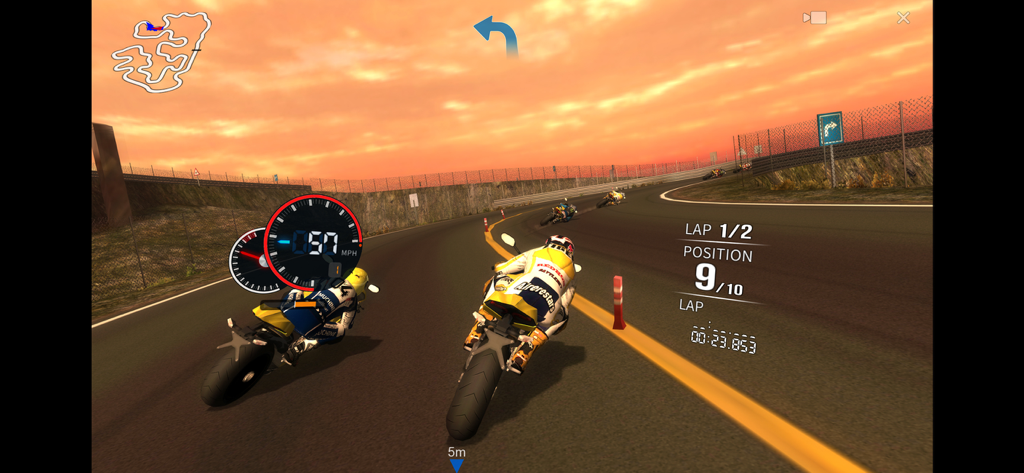Switch the camera view with the camera icon

pos(815,18)
